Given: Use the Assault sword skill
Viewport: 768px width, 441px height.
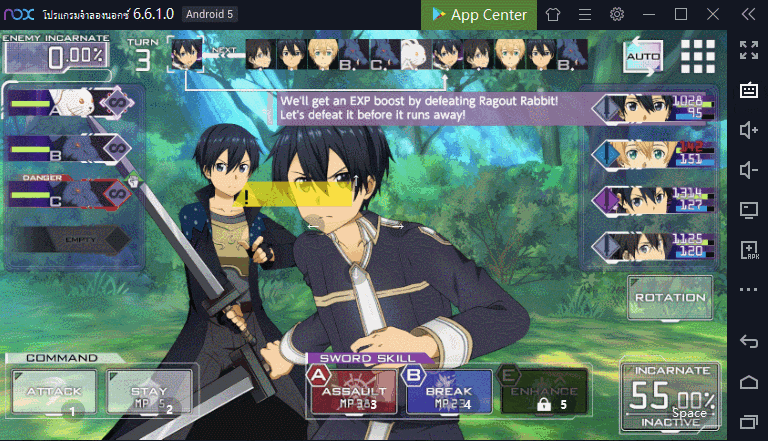Looking at the screenshot, I should coord(352,391).
